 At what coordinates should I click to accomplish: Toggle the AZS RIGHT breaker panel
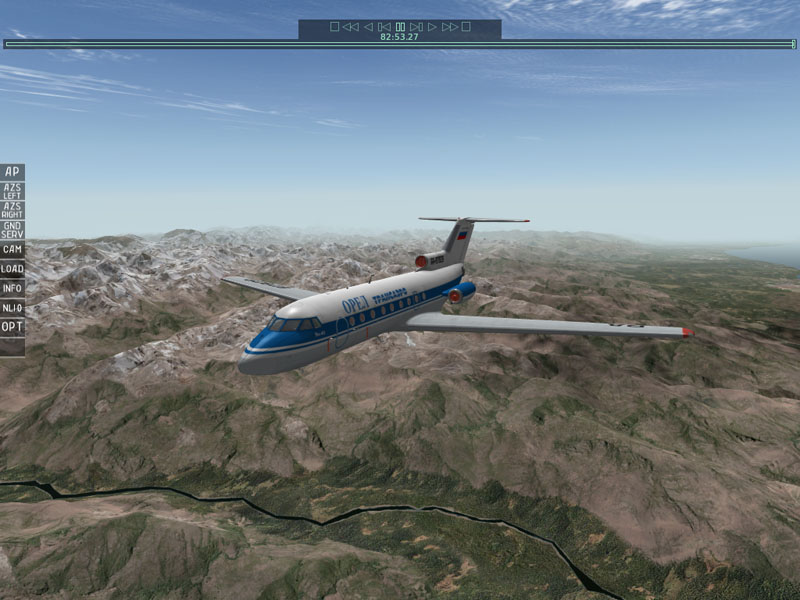tap(12, 210)
